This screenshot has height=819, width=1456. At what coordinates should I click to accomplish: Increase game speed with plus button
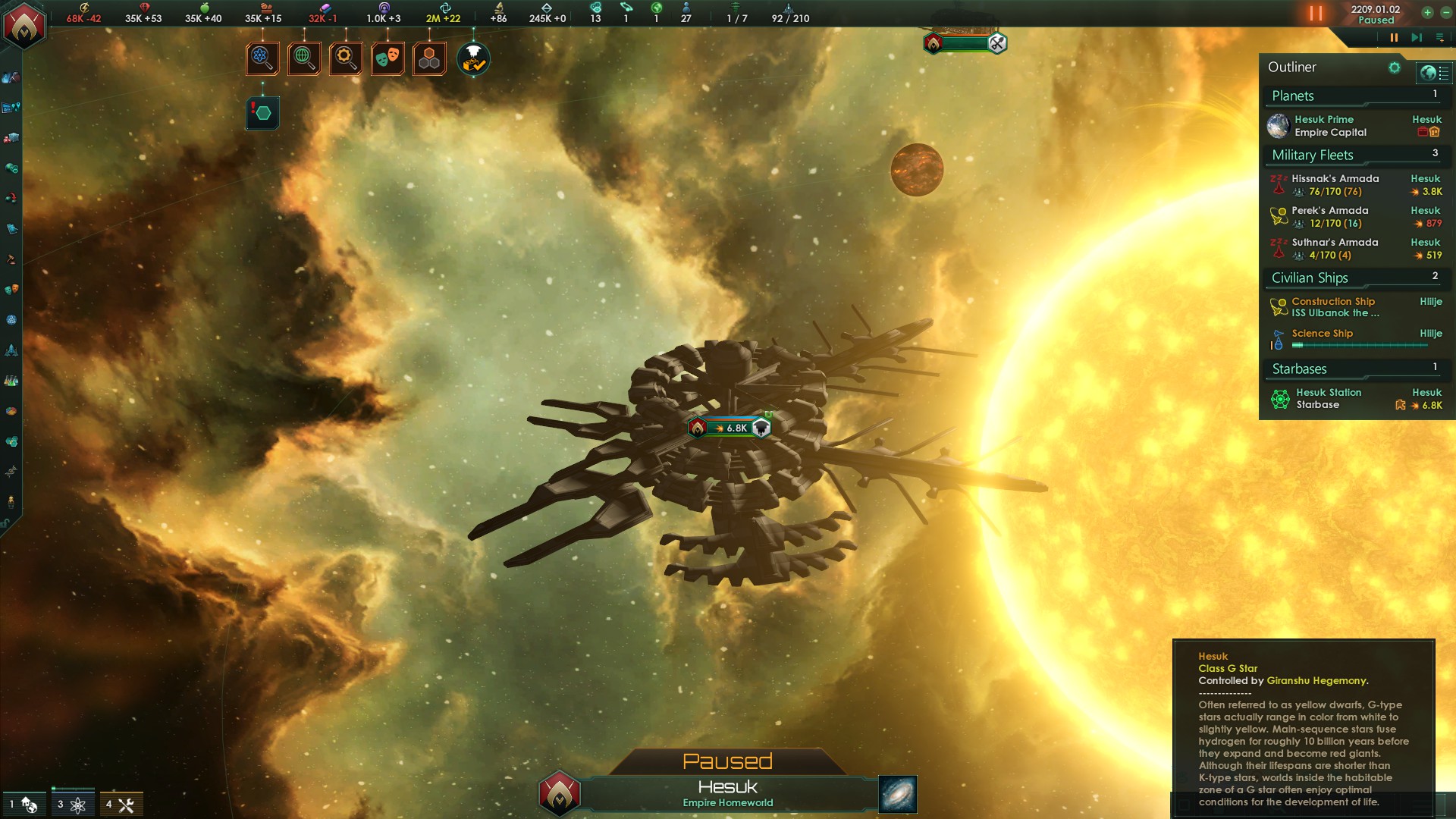[x=1427, y=12]
